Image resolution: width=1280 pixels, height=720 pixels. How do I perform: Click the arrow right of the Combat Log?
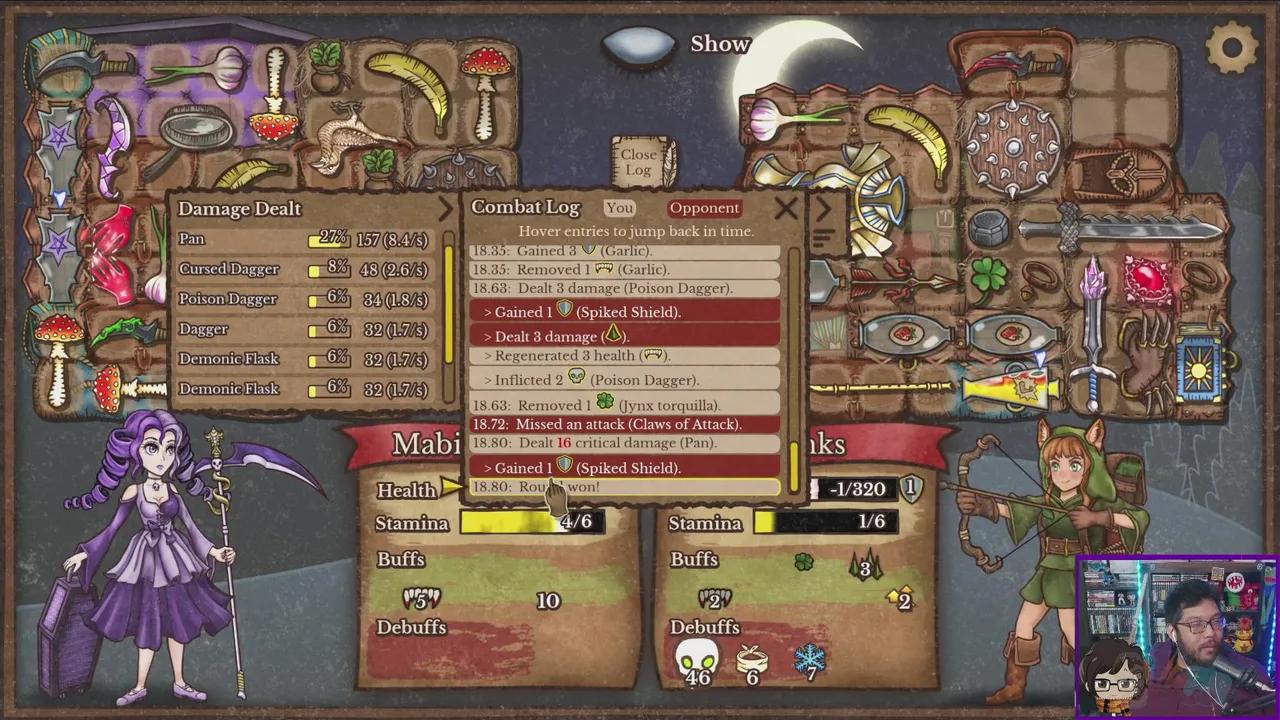coord(823,209)
